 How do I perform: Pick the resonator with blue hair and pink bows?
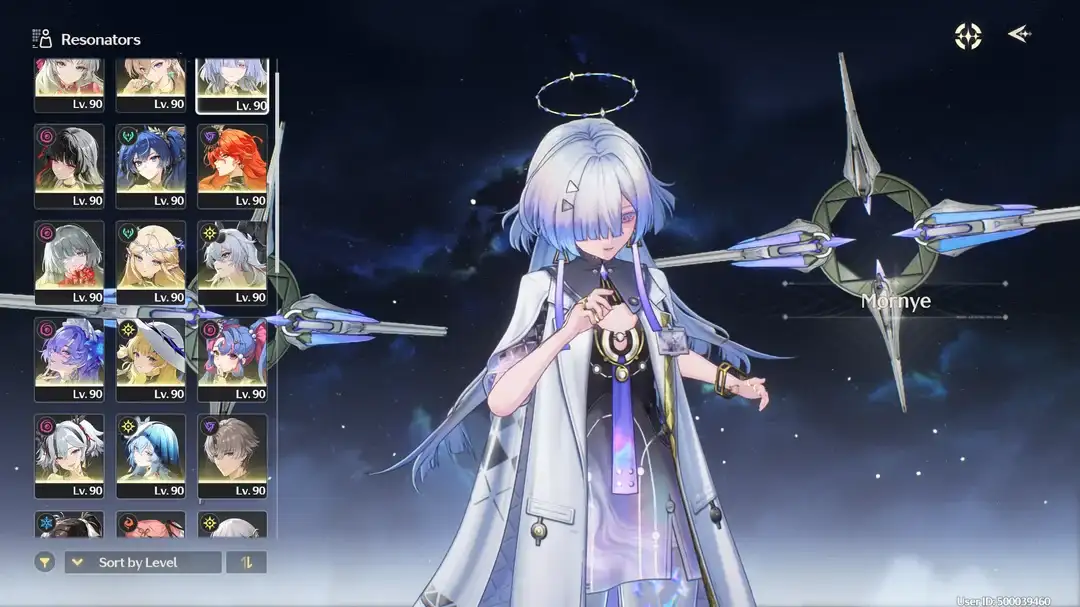tap(232, 358)
